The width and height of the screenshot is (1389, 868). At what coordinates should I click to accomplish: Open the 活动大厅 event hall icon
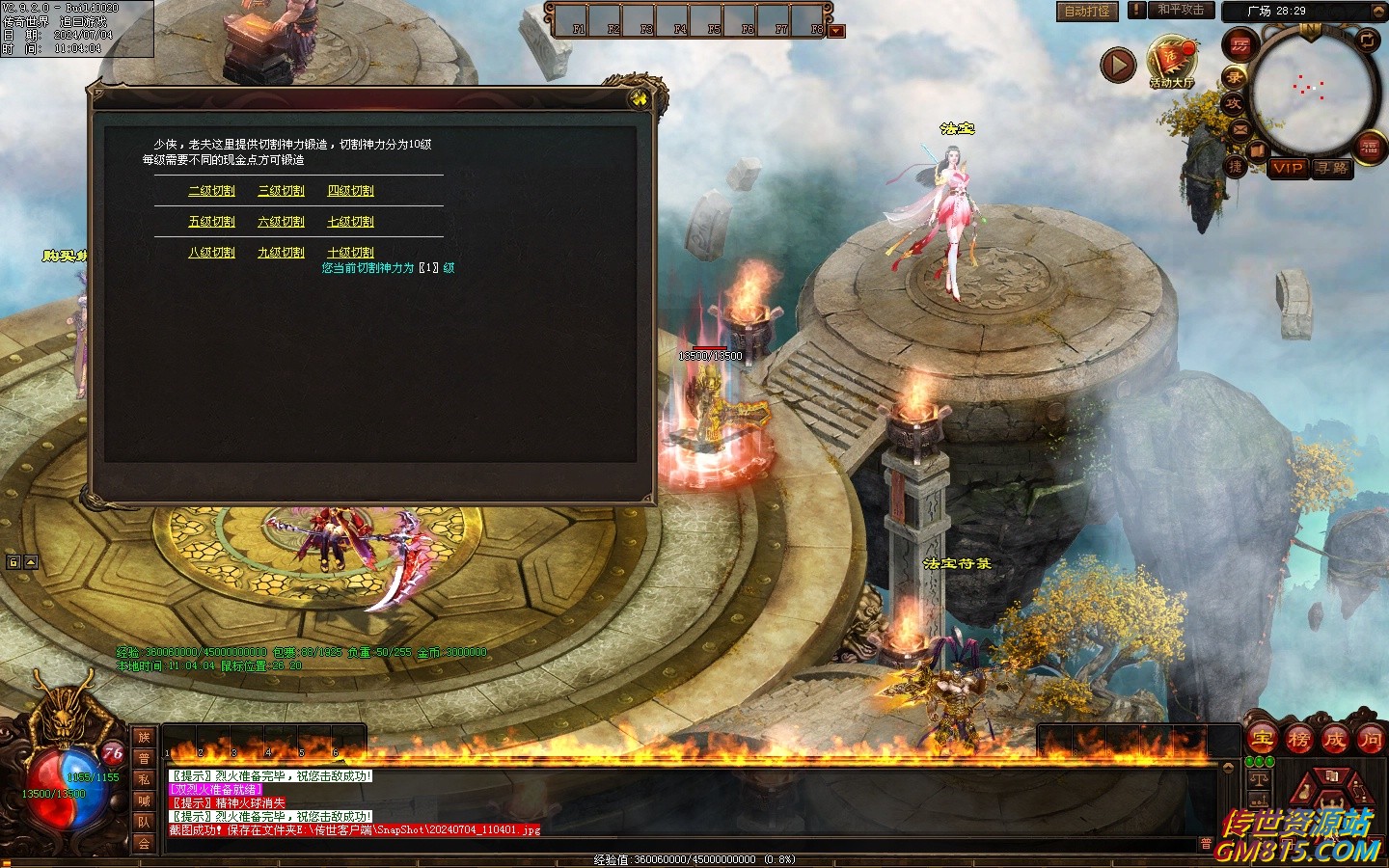(x=1171, y=61)
